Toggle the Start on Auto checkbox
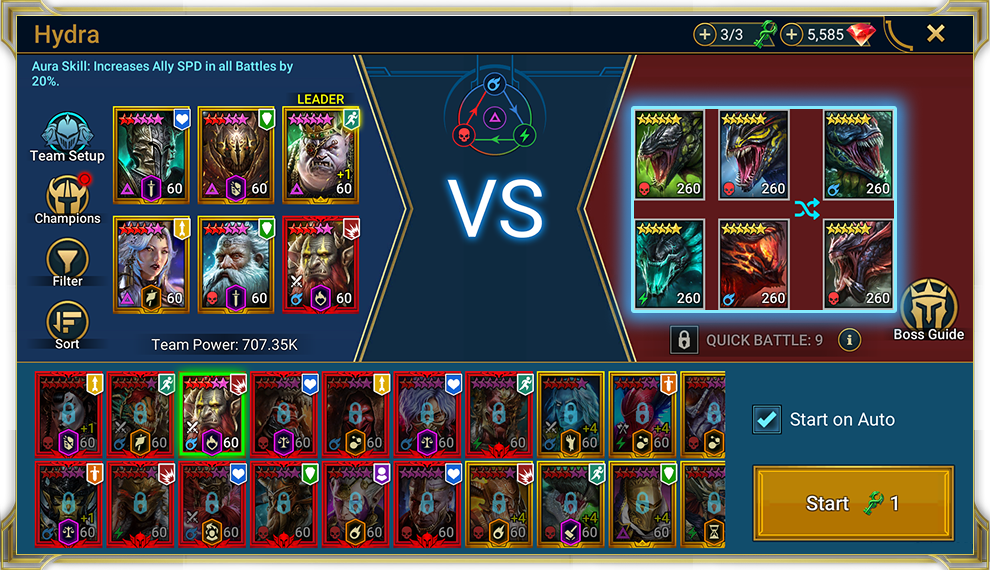Viewport: 990px width, 570px height. pyautogui.click(x=767, y=419)
